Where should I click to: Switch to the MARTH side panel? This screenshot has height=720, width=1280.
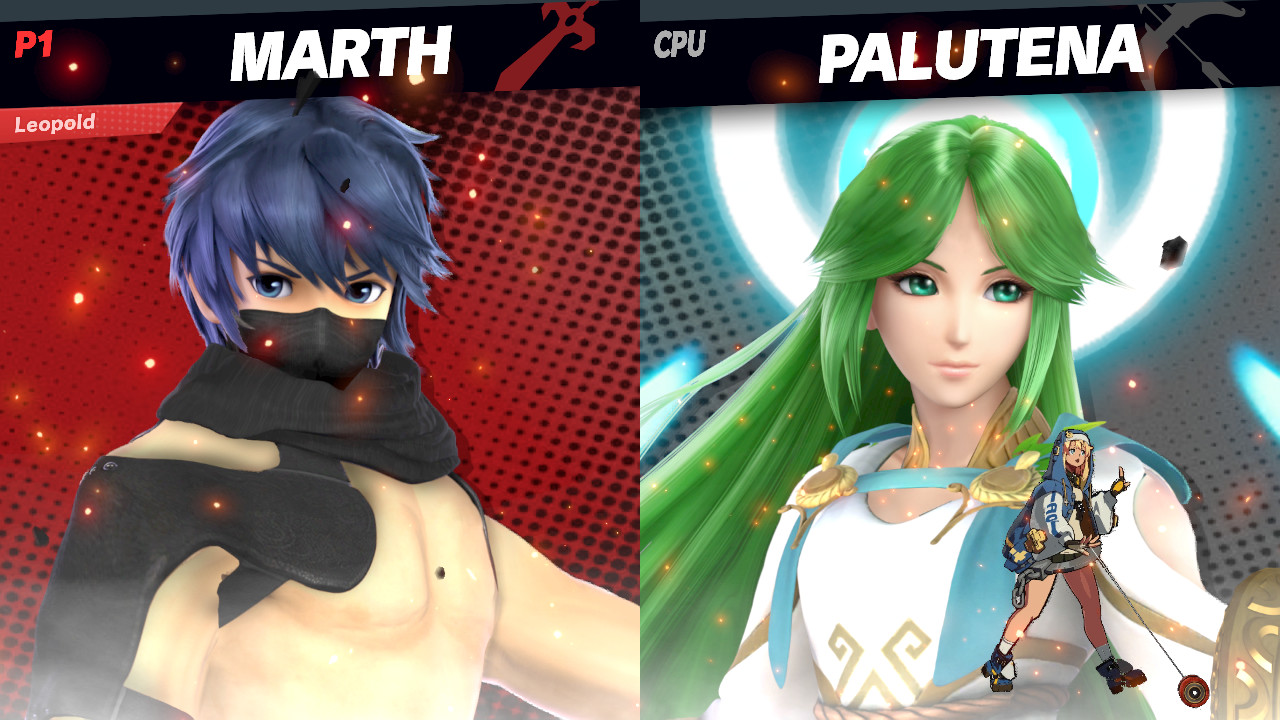point(320,400)
